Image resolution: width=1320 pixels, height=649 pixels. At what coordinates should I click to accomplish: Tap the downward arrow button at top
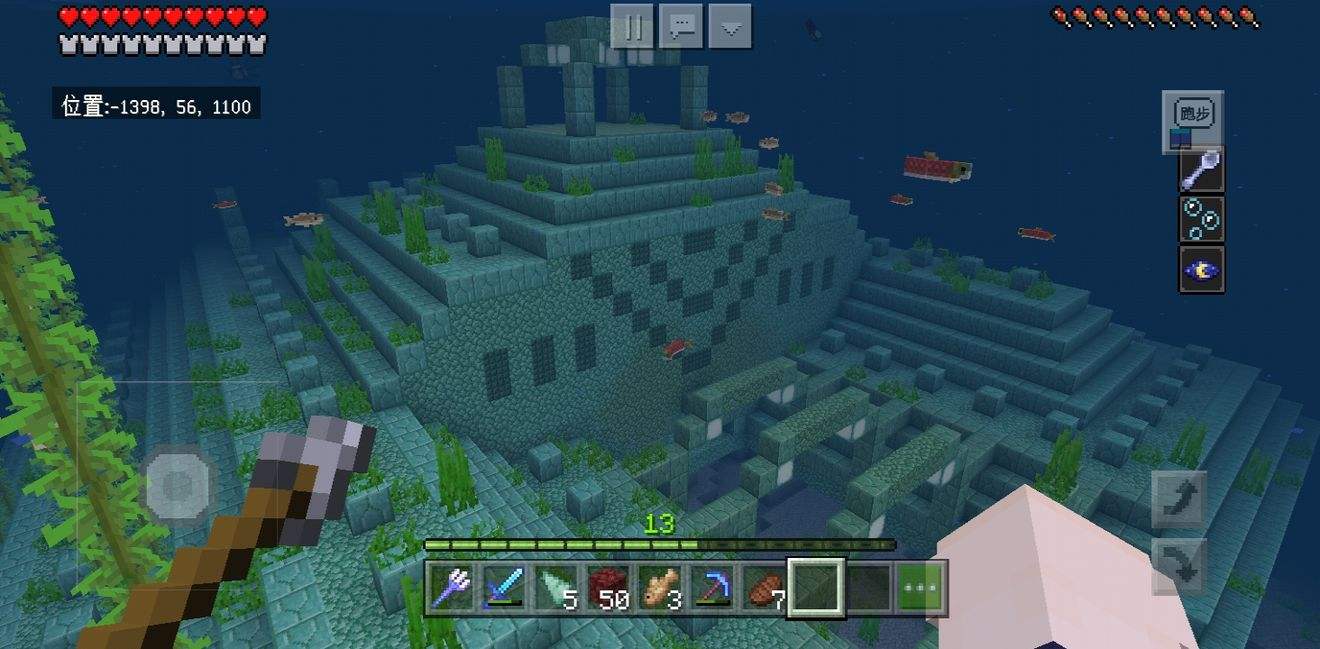coord(730,27)
